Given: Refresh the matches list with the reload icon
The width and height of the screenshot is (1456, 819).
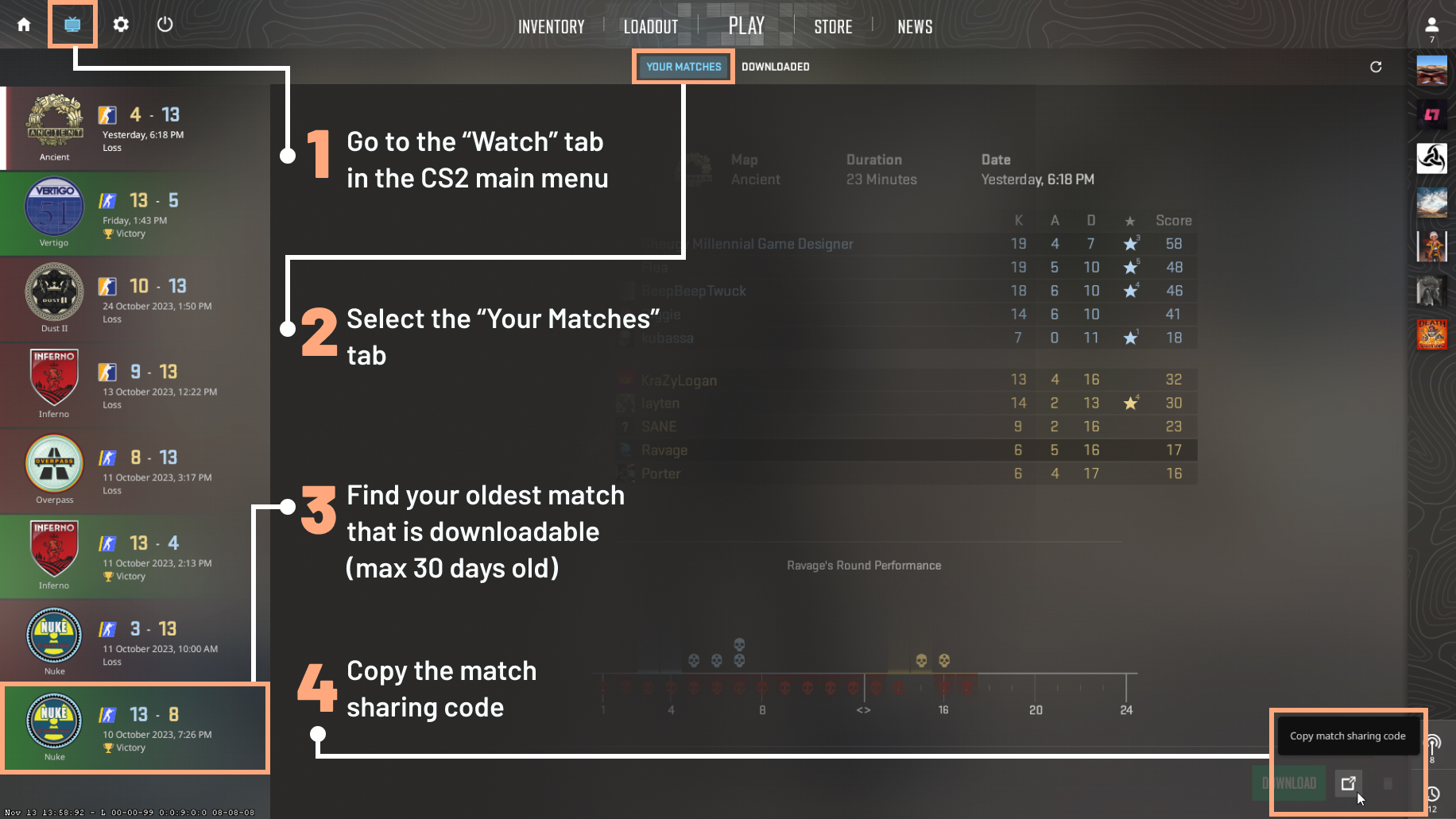Looking at the screenshot, I should click(1376, 67).
